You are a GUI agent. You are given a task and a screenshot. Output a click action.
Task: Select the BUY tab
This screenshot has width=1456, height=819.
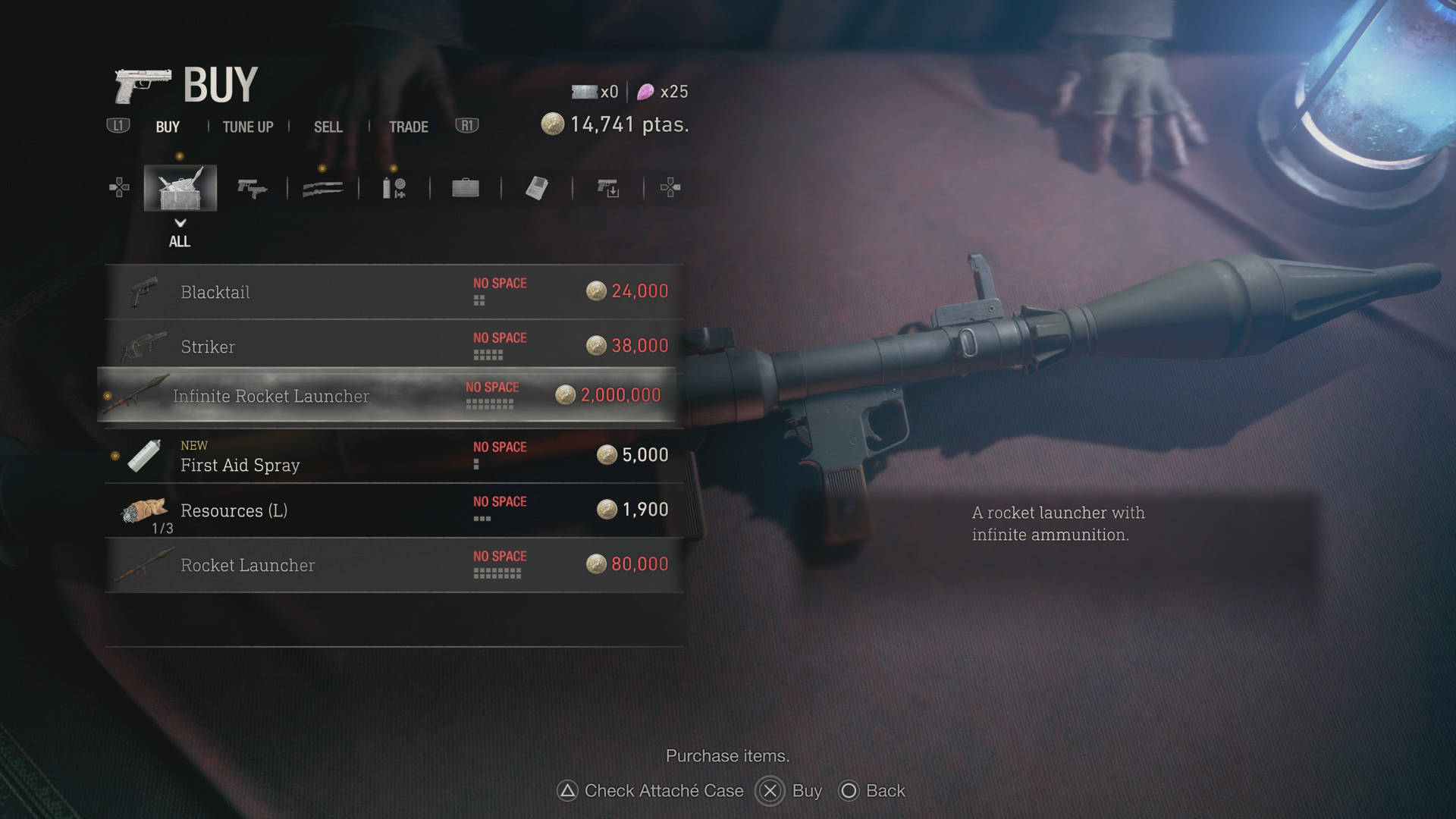(x=168, y=127)
